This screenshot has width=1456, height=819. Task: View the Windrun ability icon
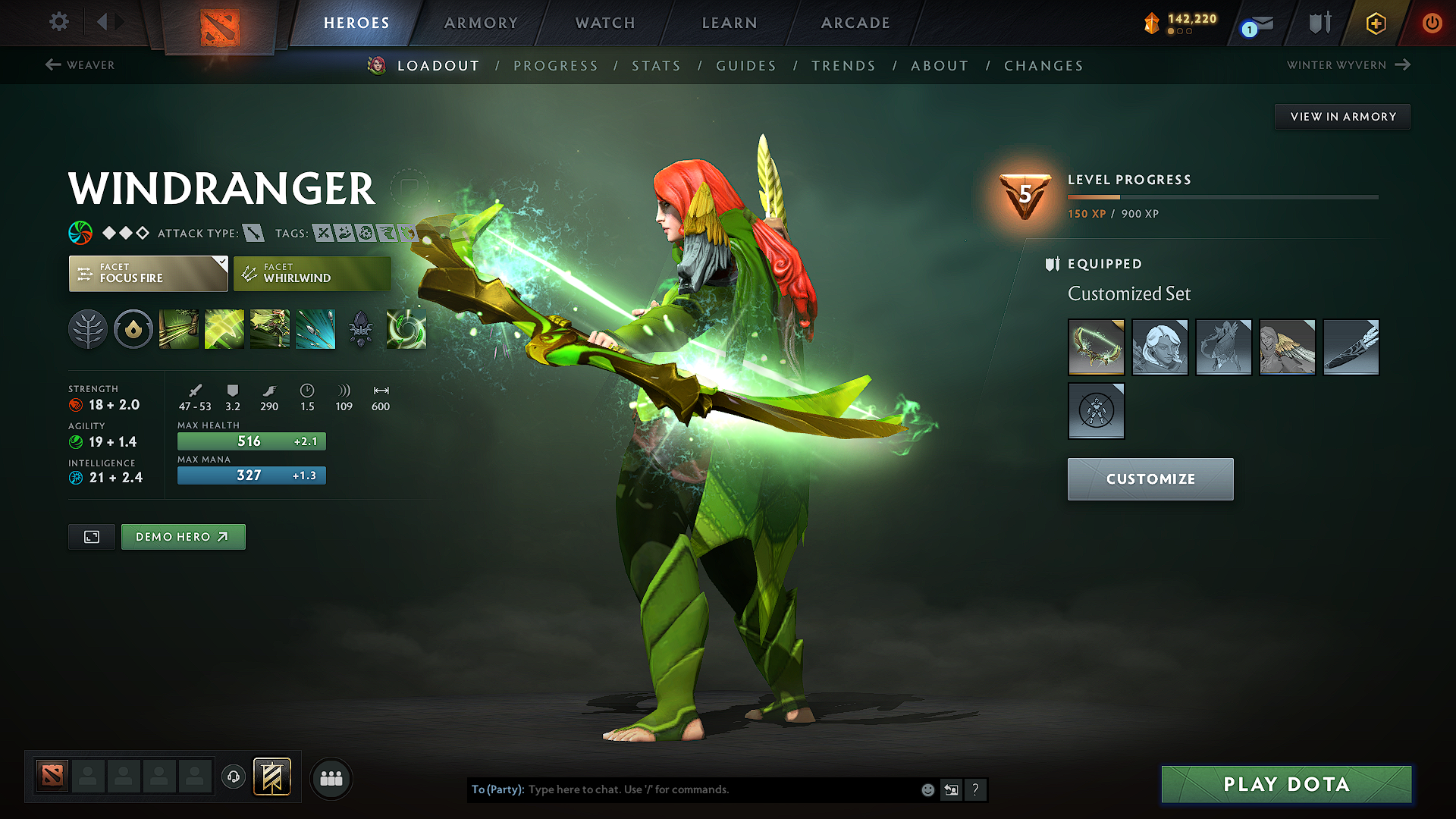click(269, 329)
